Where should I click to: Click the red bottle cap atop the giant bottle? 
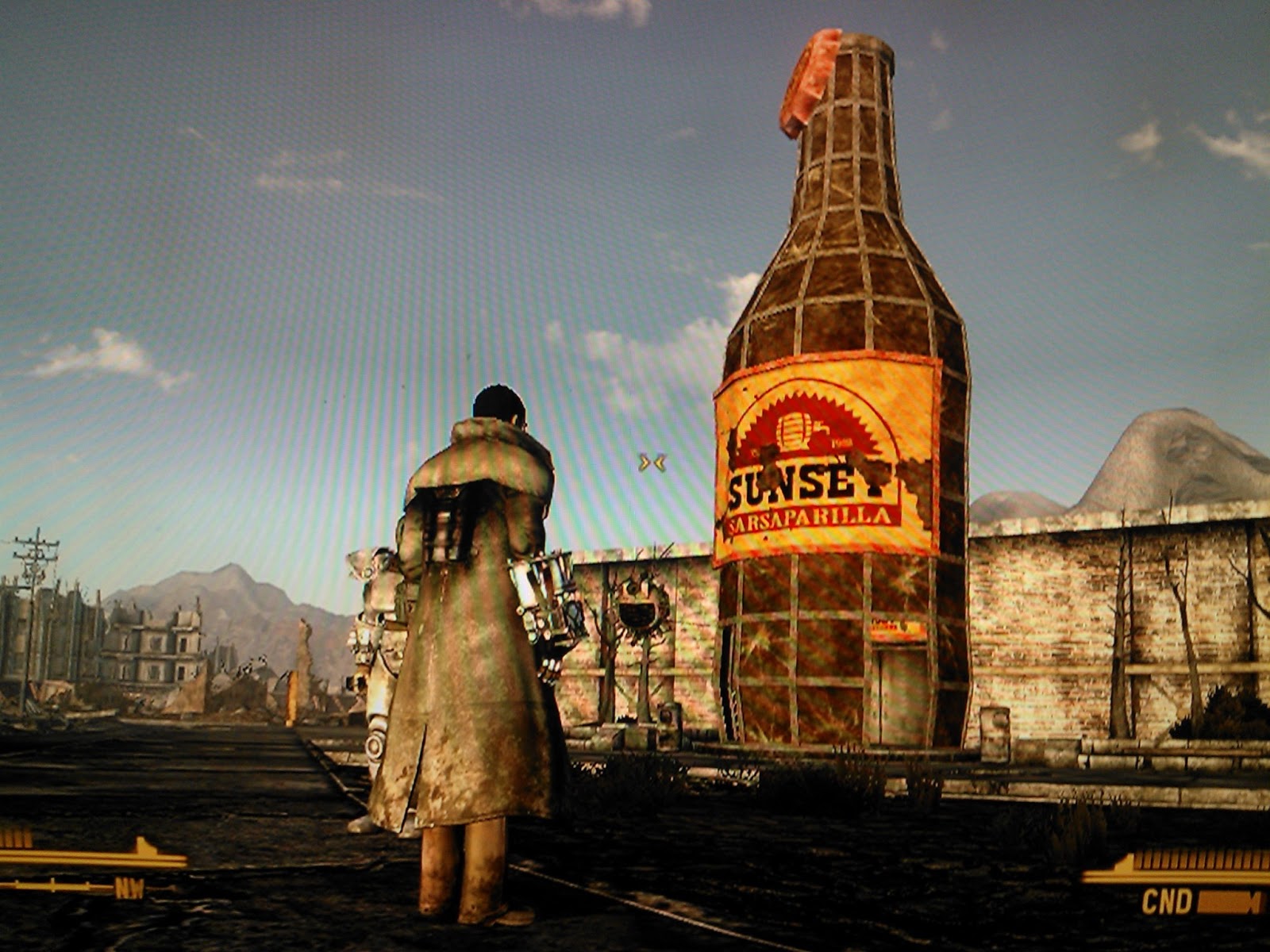click(x=811, y=75)
